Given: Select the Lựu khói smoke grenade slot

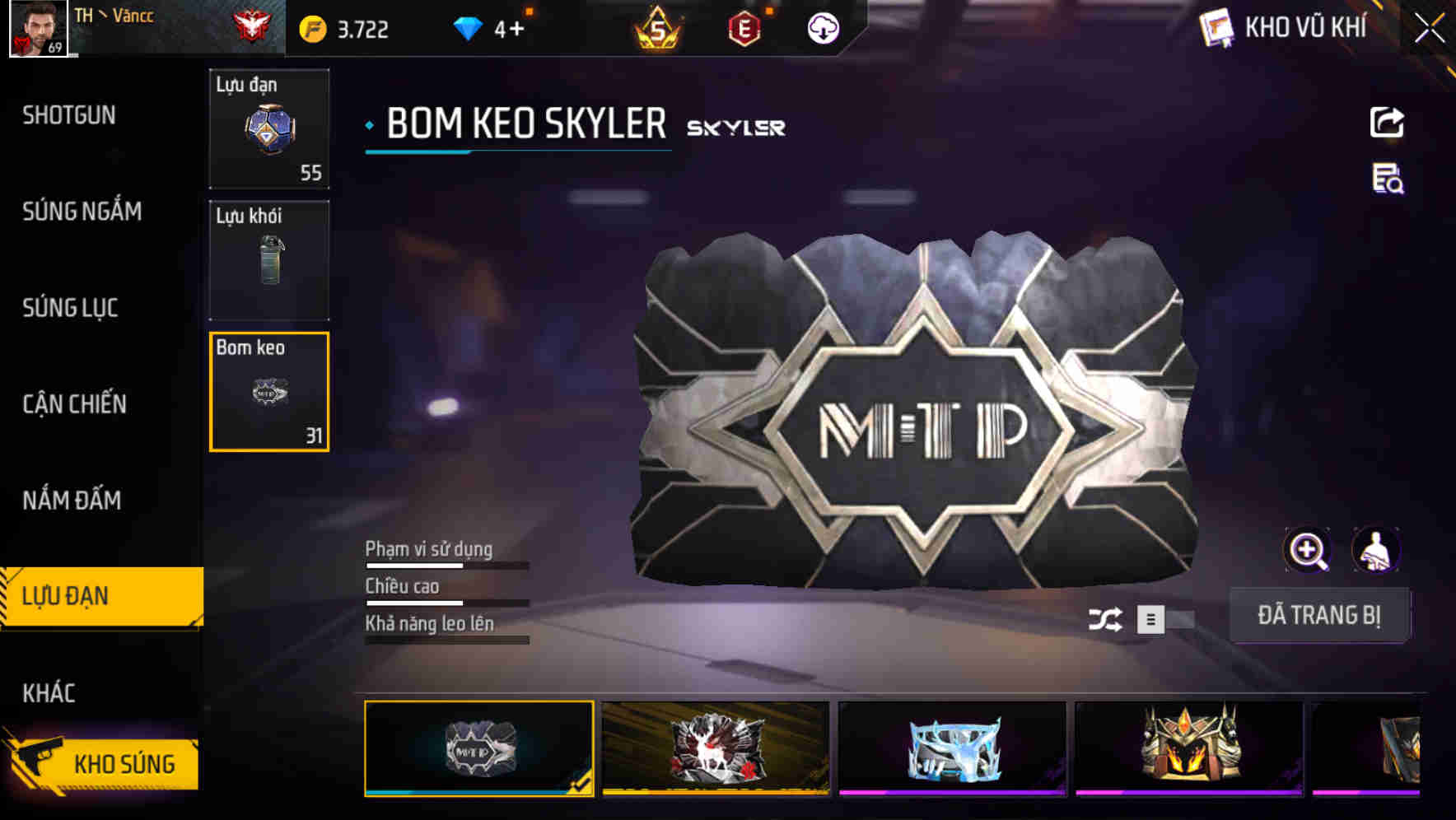Looking at the screenshot, I should [x=268, y=260].
